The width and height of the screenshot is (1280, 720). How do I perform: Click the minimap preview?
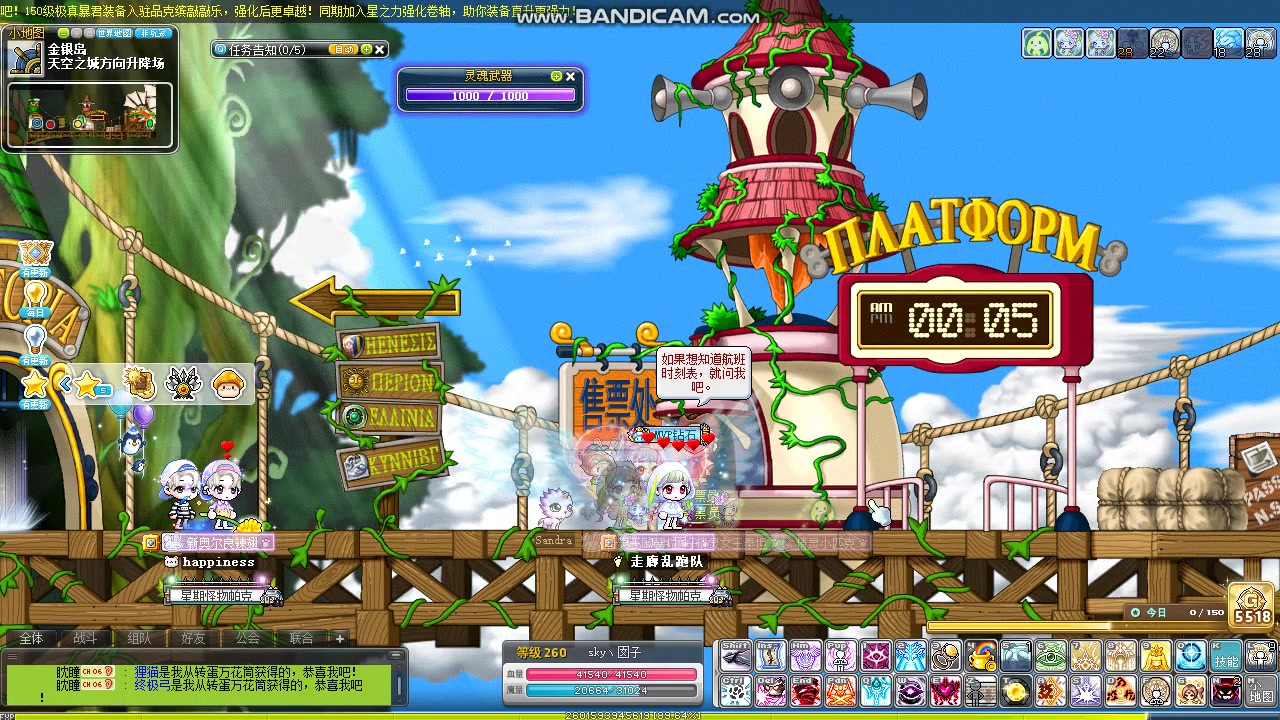point(90,115)
